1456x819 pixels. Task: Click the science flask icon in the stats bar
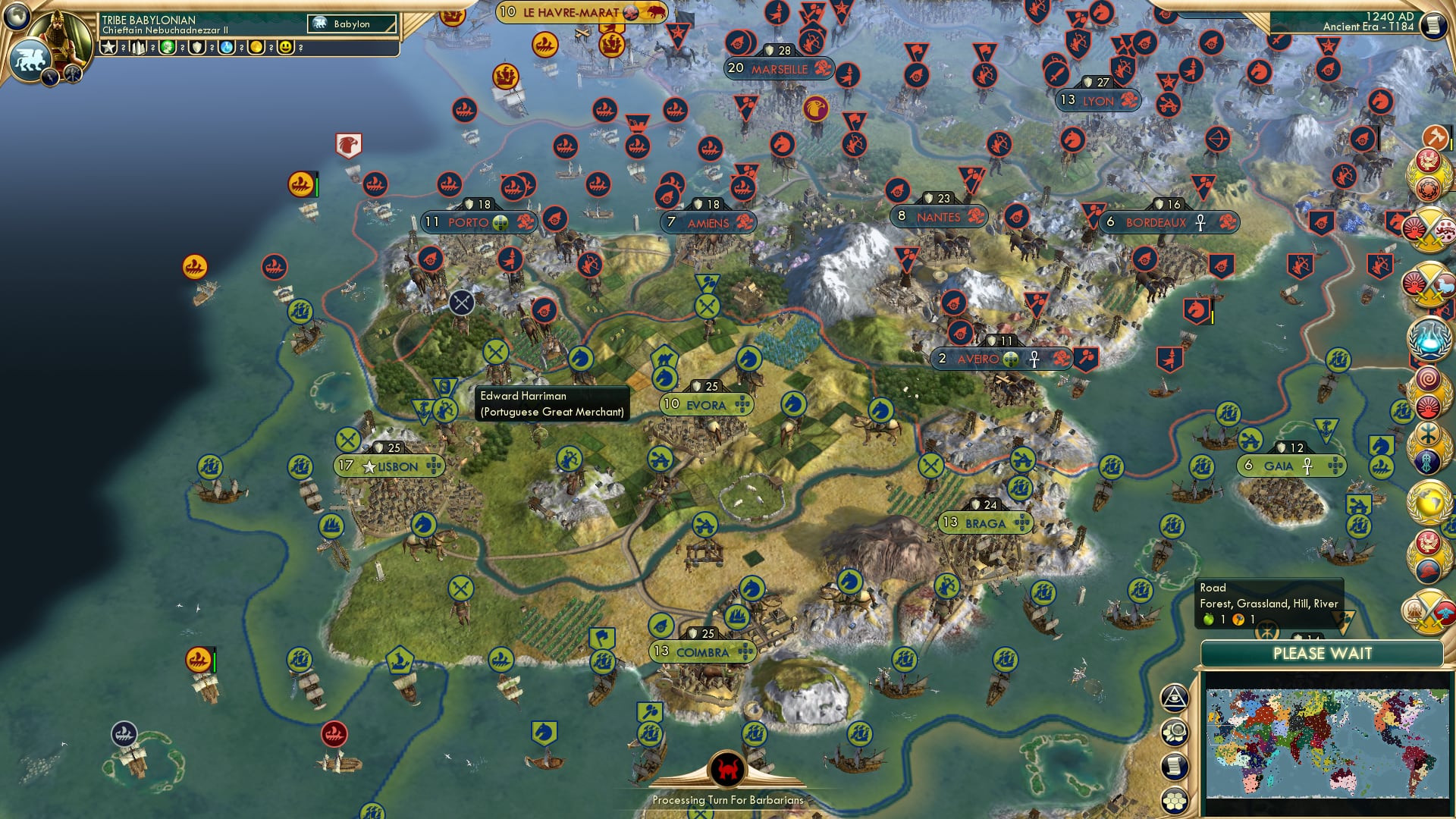pos(226,48)
